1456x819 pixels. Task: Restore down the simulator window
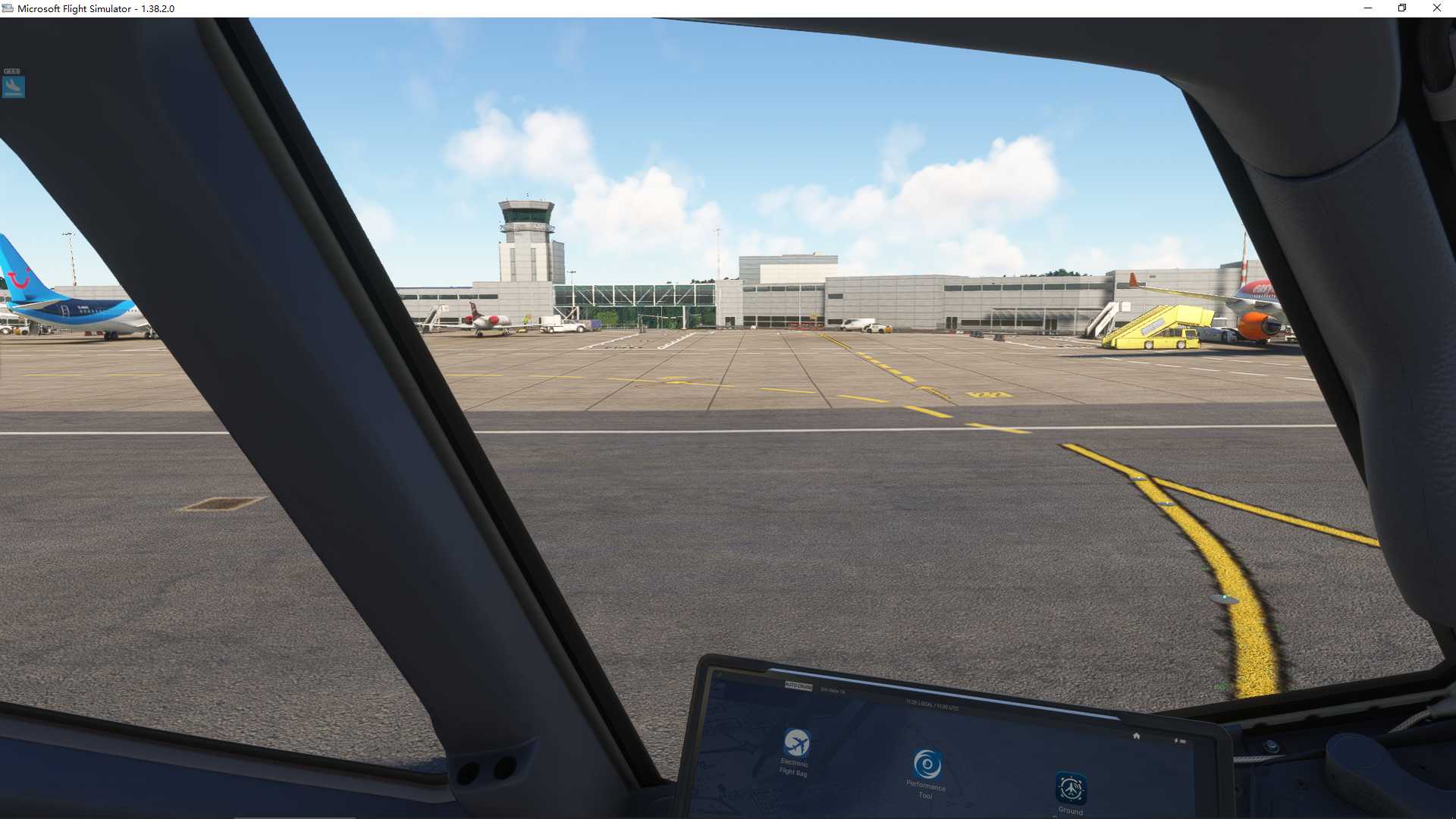(1402, 8)
